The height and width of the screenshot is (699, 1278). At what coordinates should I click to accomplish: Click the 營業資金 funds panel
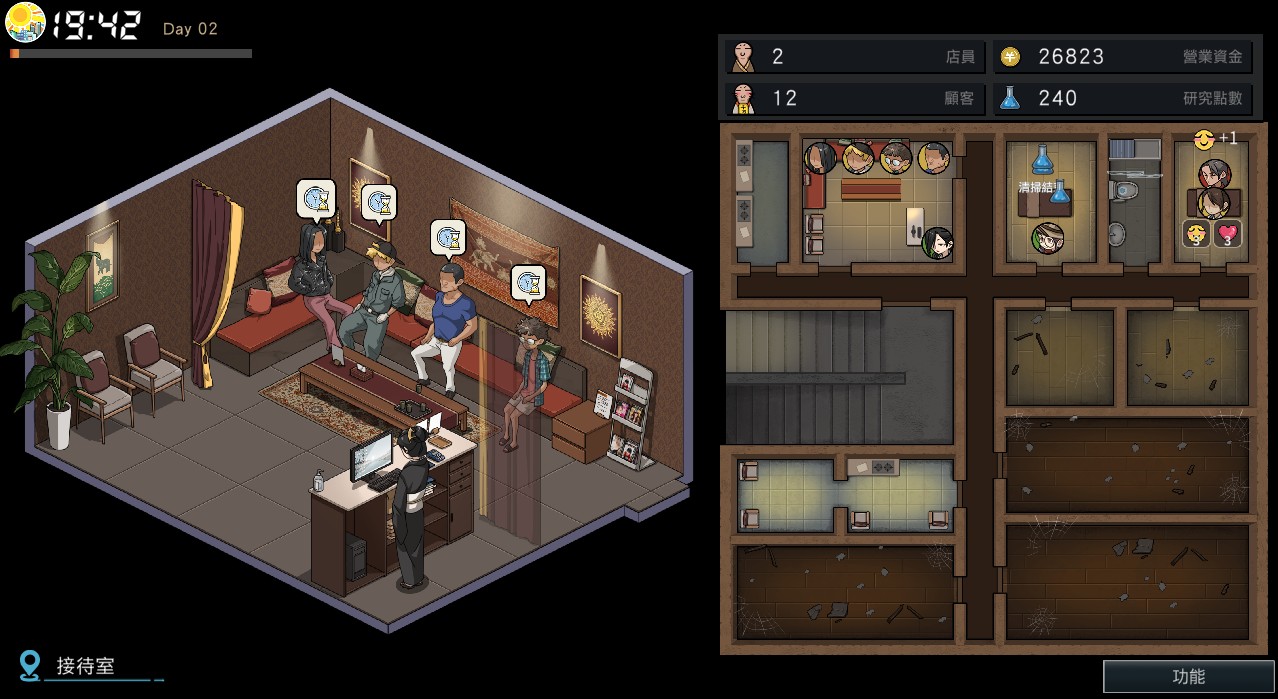tap(1122, 57)
